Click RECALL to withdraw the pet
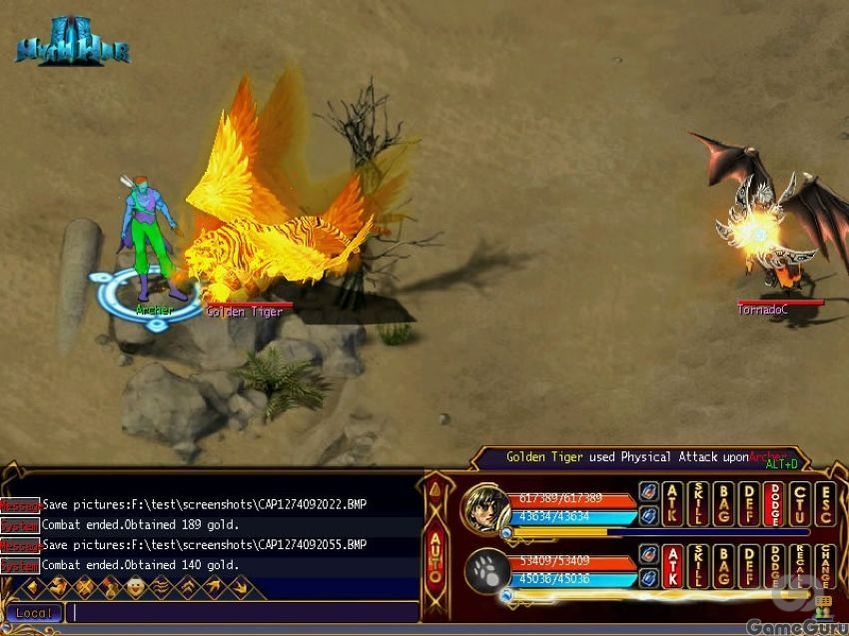The width and height of the screenshot is (849, 636). [799, 566]
